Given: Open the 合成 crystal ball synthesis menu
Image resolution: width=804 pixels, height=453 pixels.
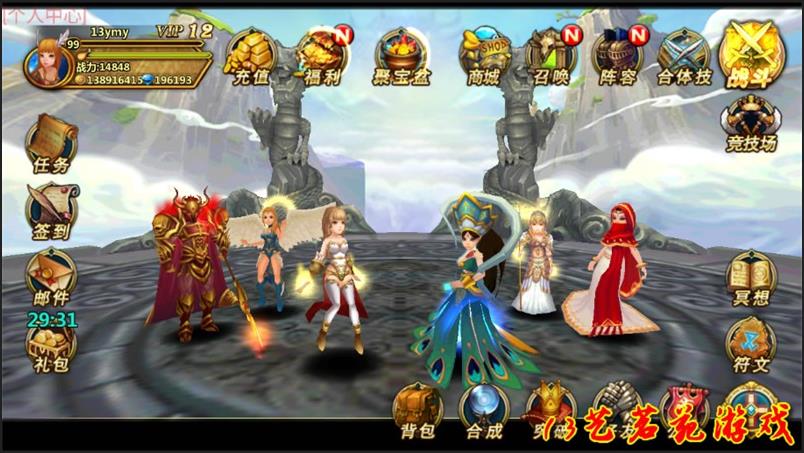Looking at the screenshot, I should (x=484, y=411).
